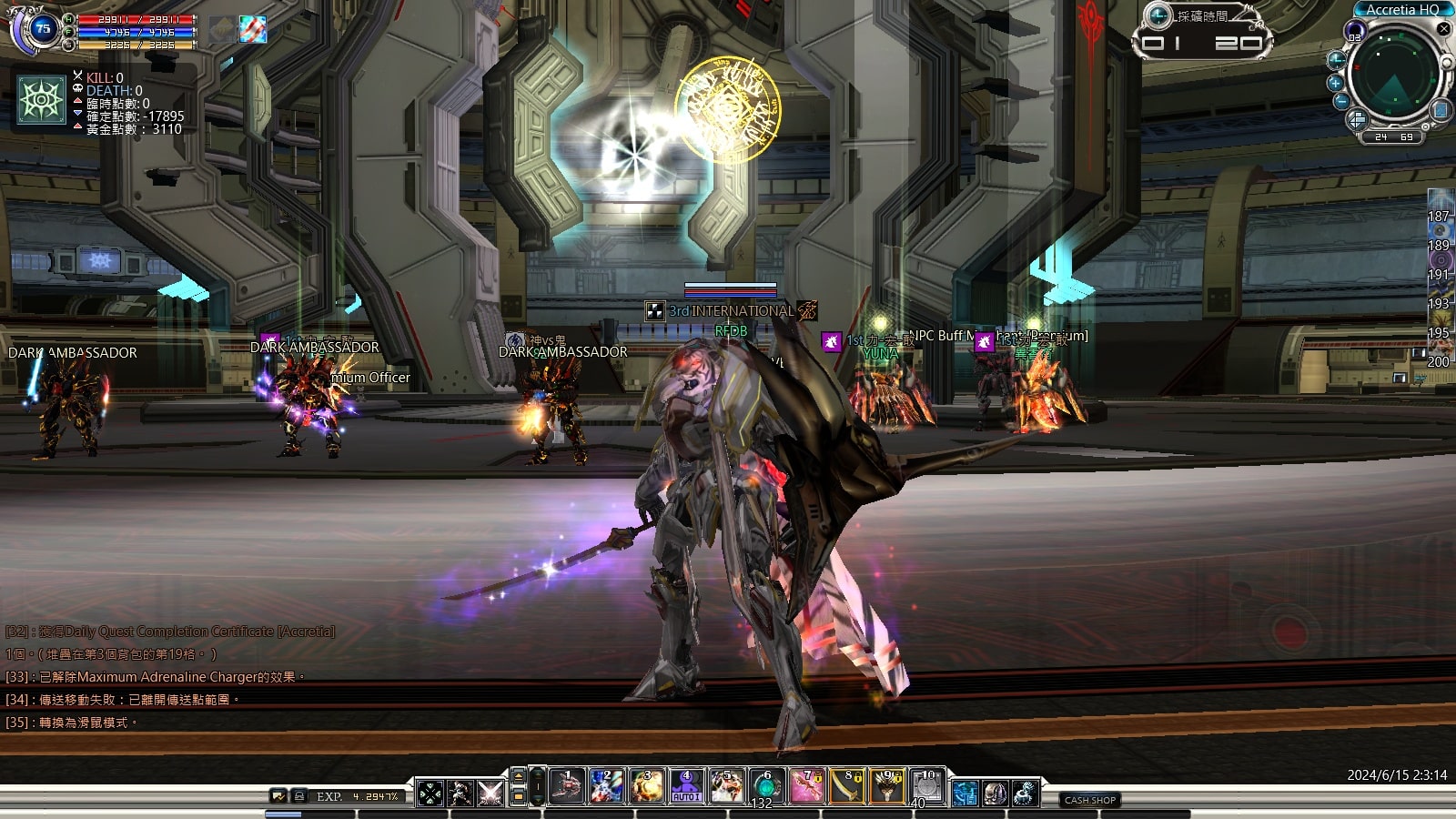Use the AUTO I skill in slot 4
This screenshot has width=1456, height=819.
(x=686, y=787)
